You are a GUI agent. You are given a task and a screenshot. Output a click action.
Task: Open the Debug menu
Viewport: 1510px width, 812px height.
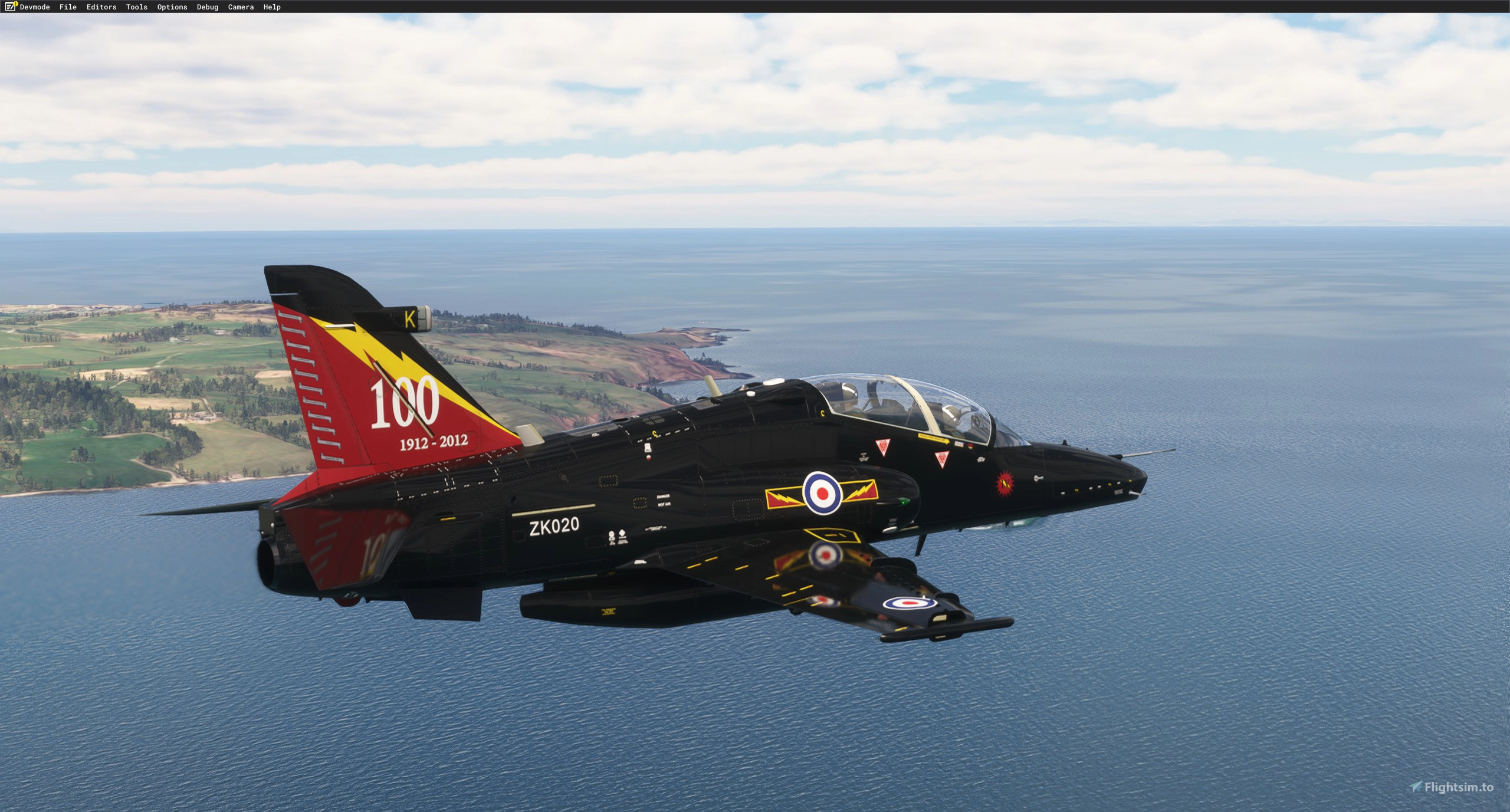(206, 6)
